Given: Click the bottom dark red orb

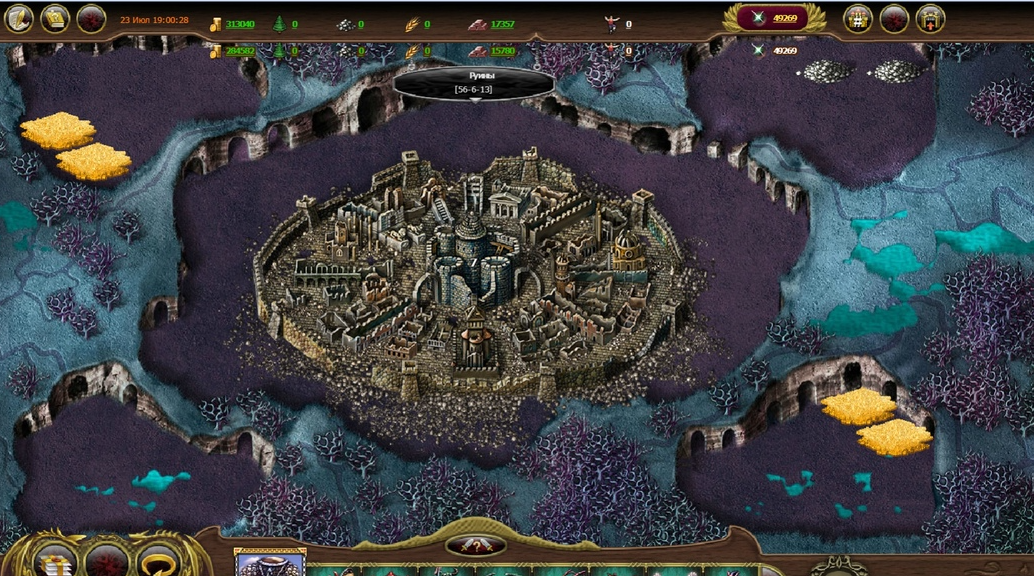Looking at the screenshot, I should coord(107,561).
